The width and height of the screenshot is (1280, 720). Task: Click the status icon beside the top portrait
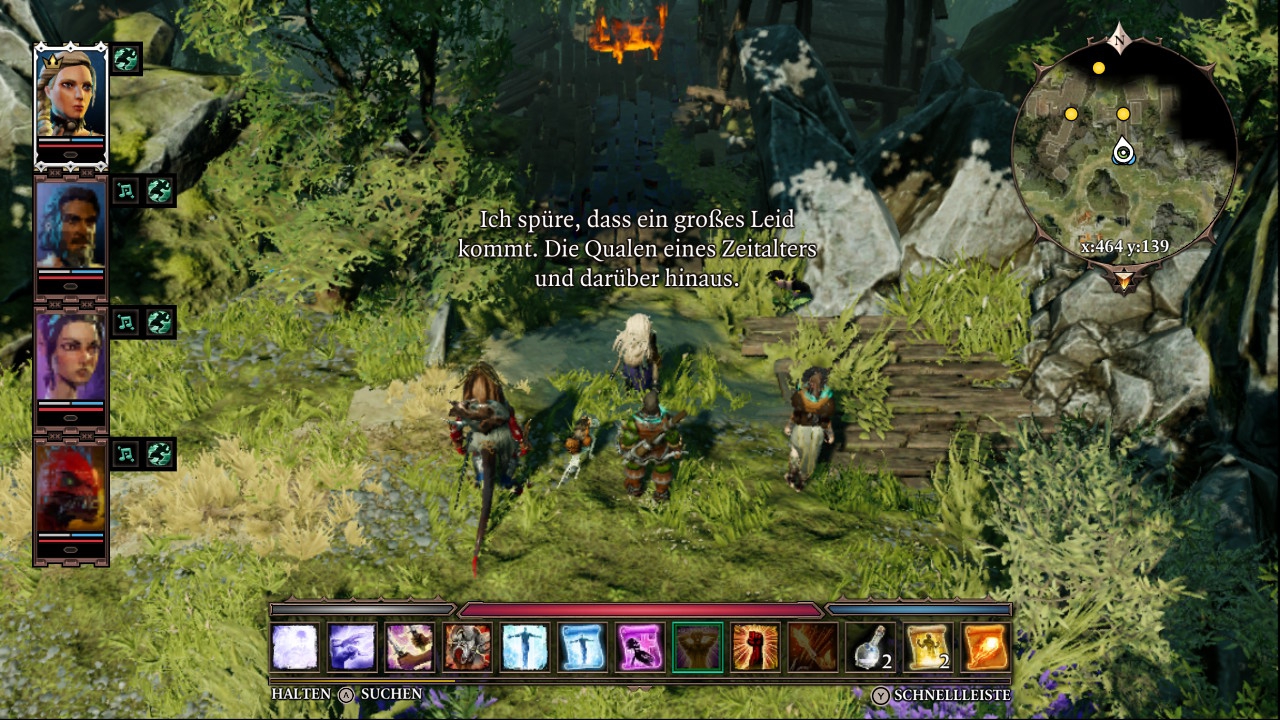[x=127, y=58]
